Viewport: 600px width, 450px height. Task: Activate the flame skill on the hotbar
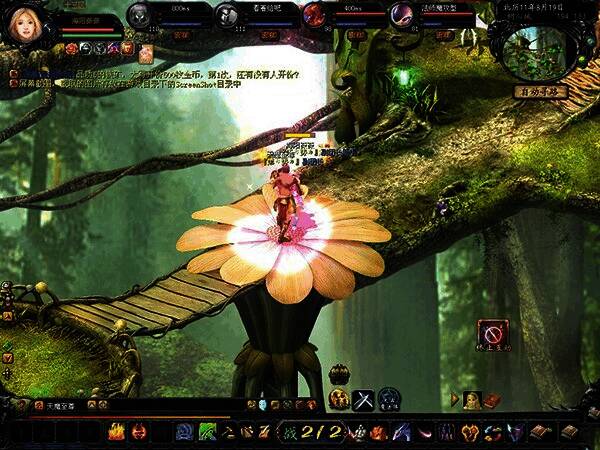116,432
